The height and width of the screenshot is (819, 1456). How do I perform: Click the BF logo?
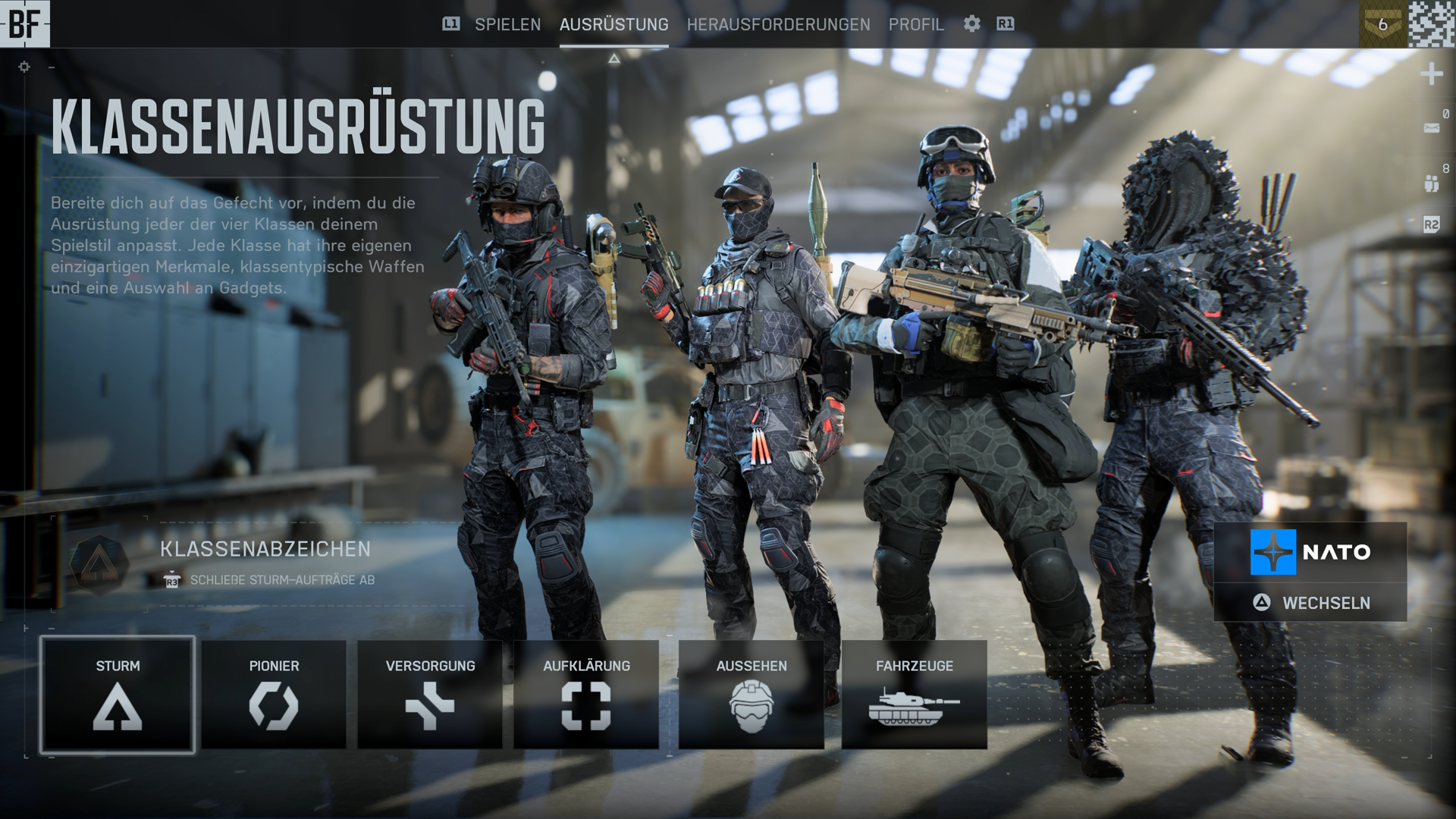coord(25,24)
